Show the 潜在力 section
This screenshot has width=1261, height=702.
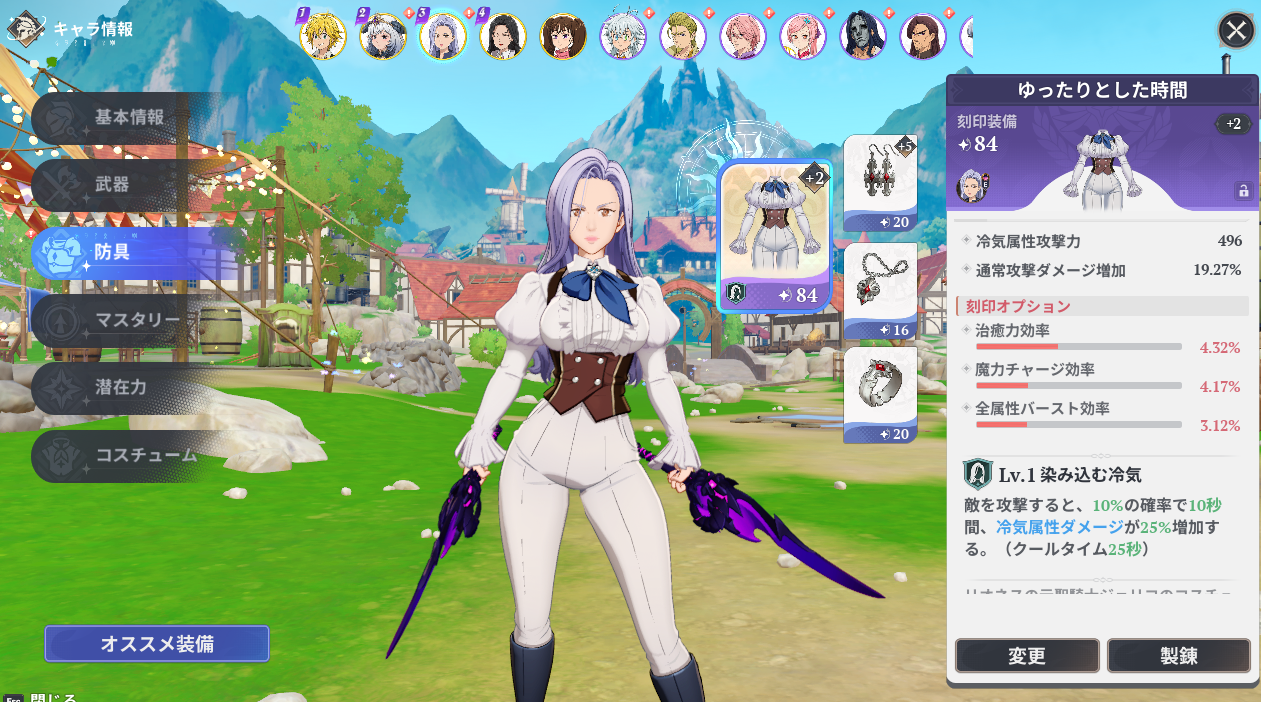click(120, 387)
